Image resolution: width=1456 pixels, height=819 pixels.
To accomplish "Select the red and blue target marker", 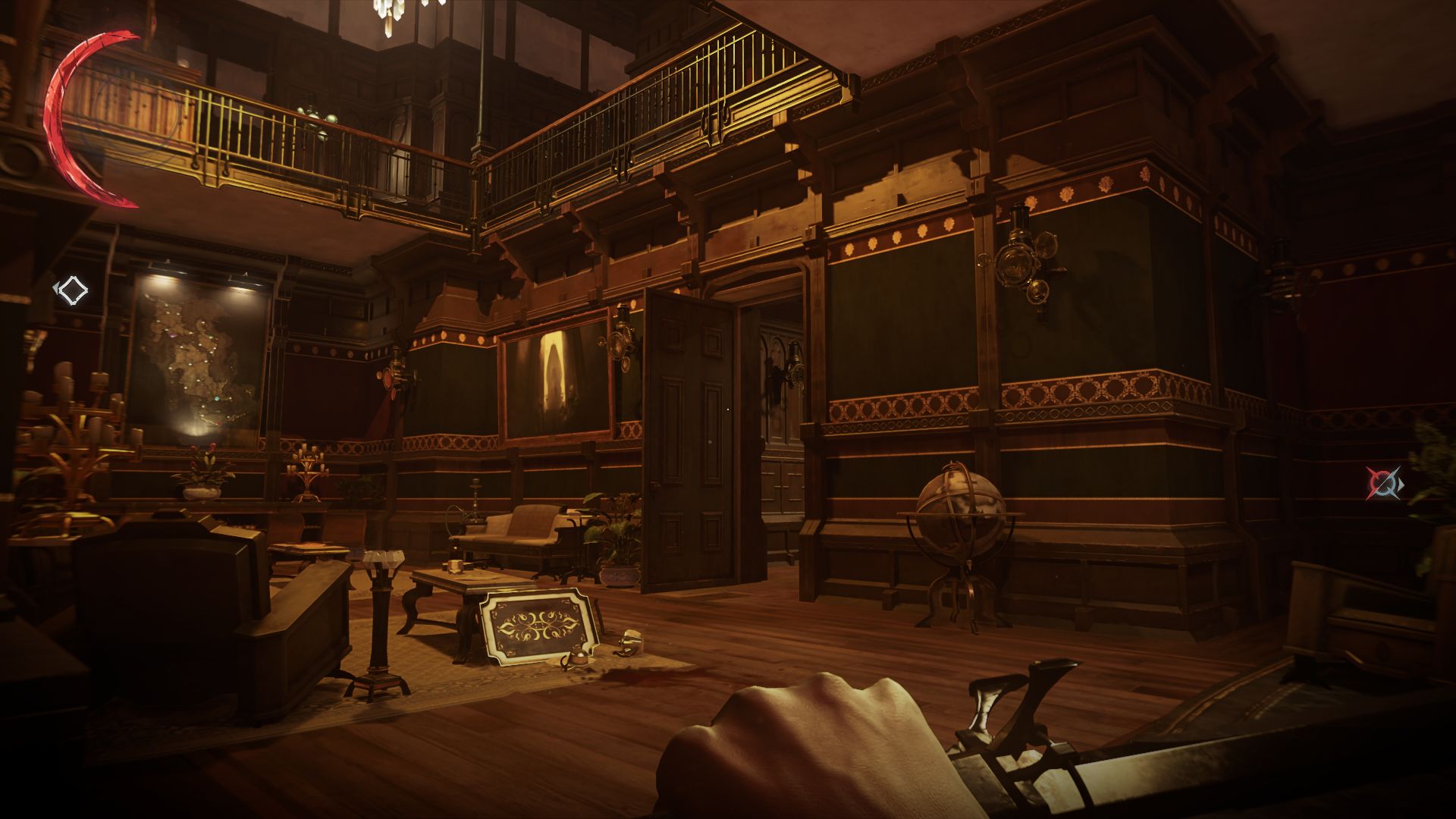I will click(x=1383, y=483).
